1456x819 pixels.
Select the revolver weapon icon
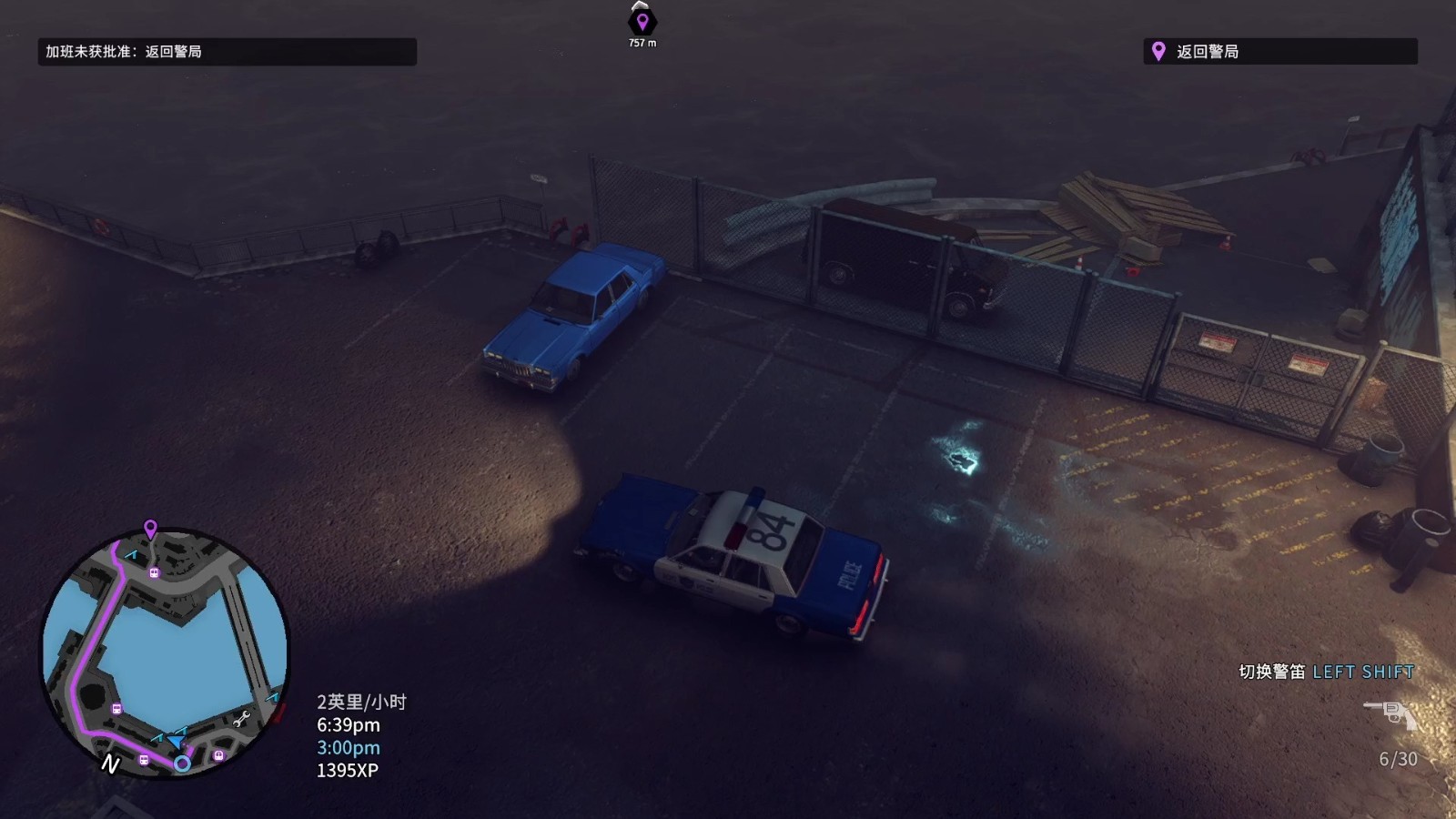(x=1391, y=713)
